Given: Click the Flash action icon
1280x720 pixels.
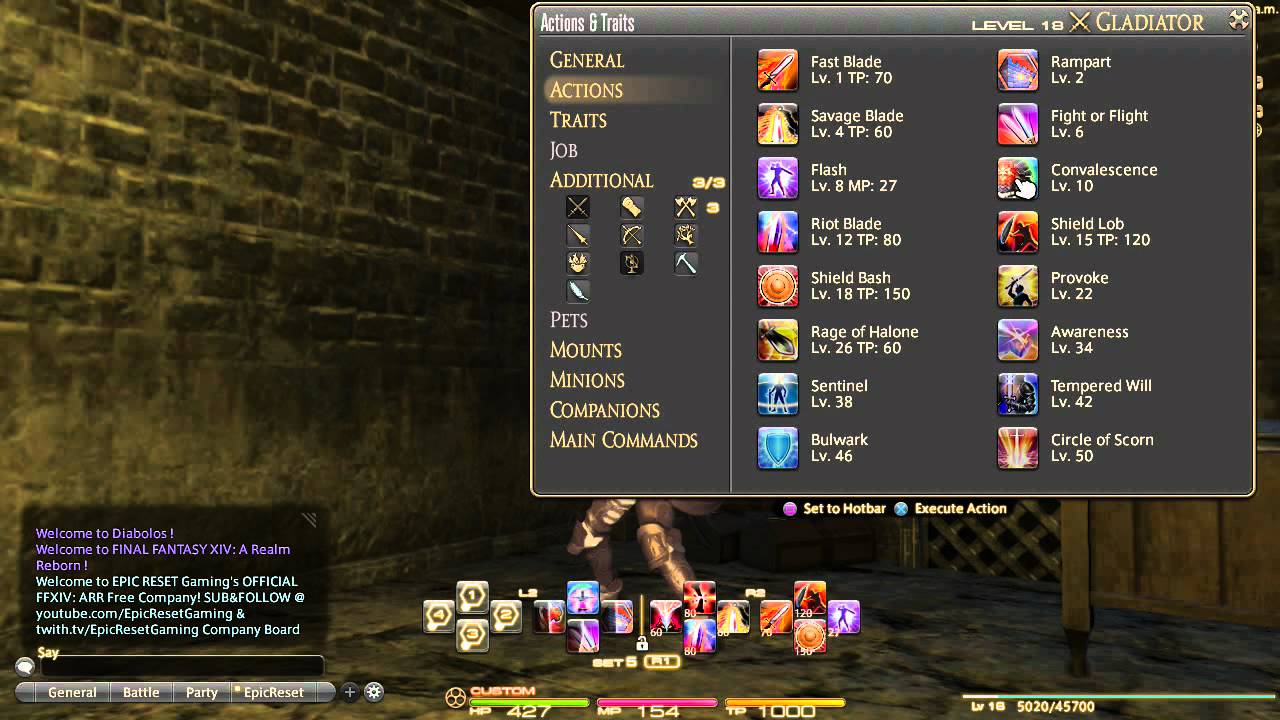Looking at the screenshot, I should [x=778, y=178].
